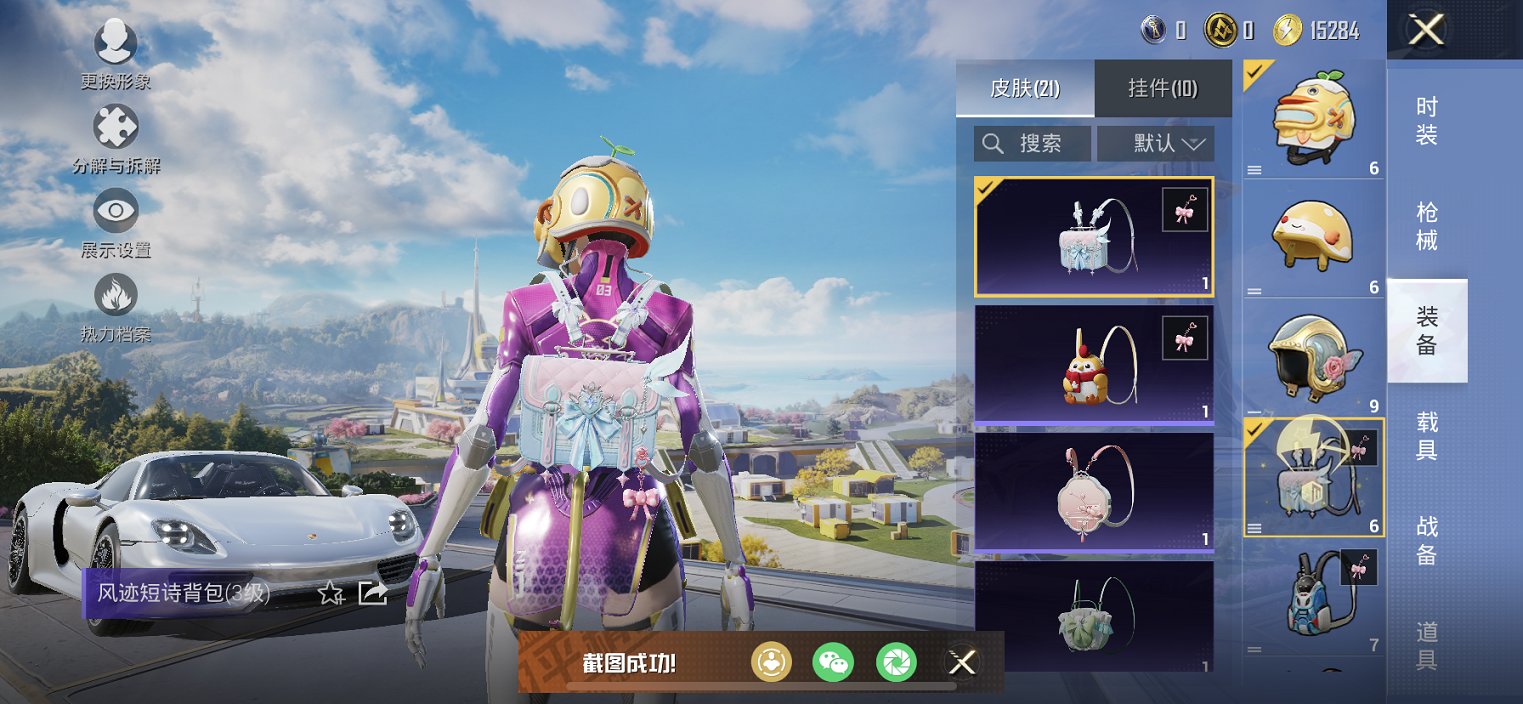Dismiss the 截图成功 screenshot banner

(962, 662)
